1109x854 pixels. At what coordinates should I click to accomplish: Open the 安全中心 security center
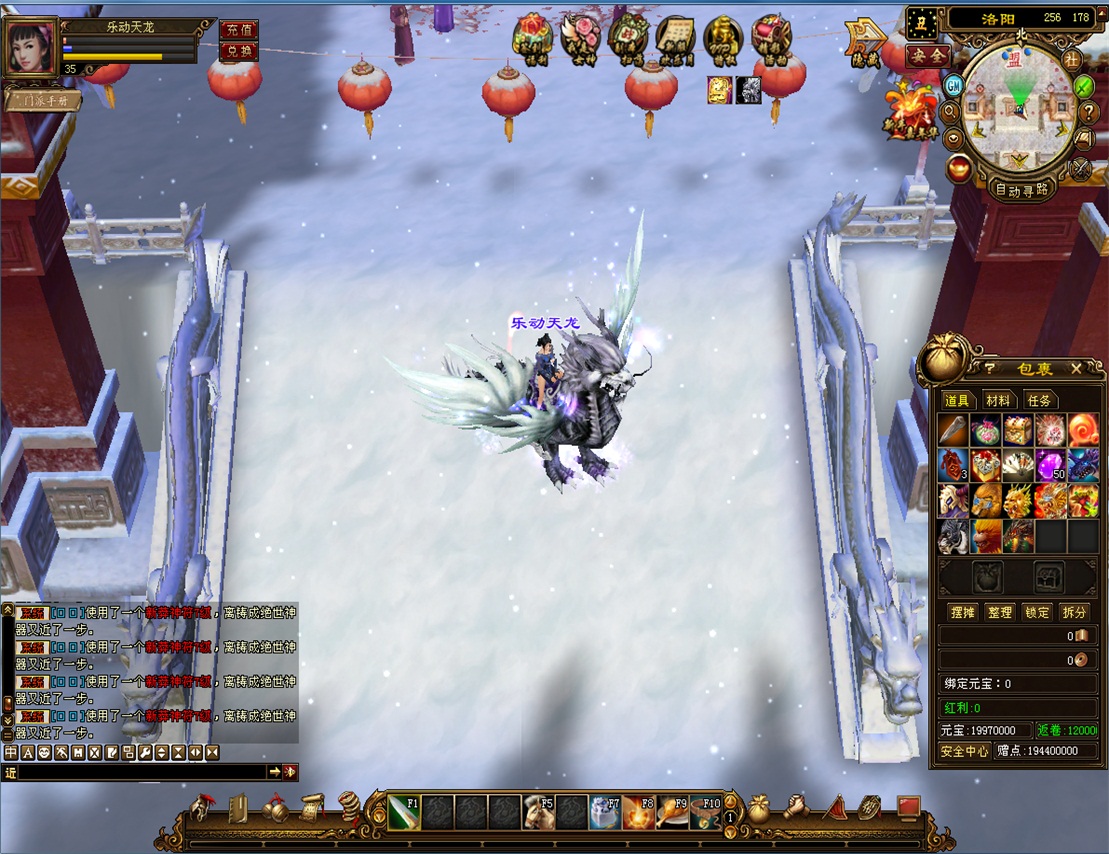point(963,751)
